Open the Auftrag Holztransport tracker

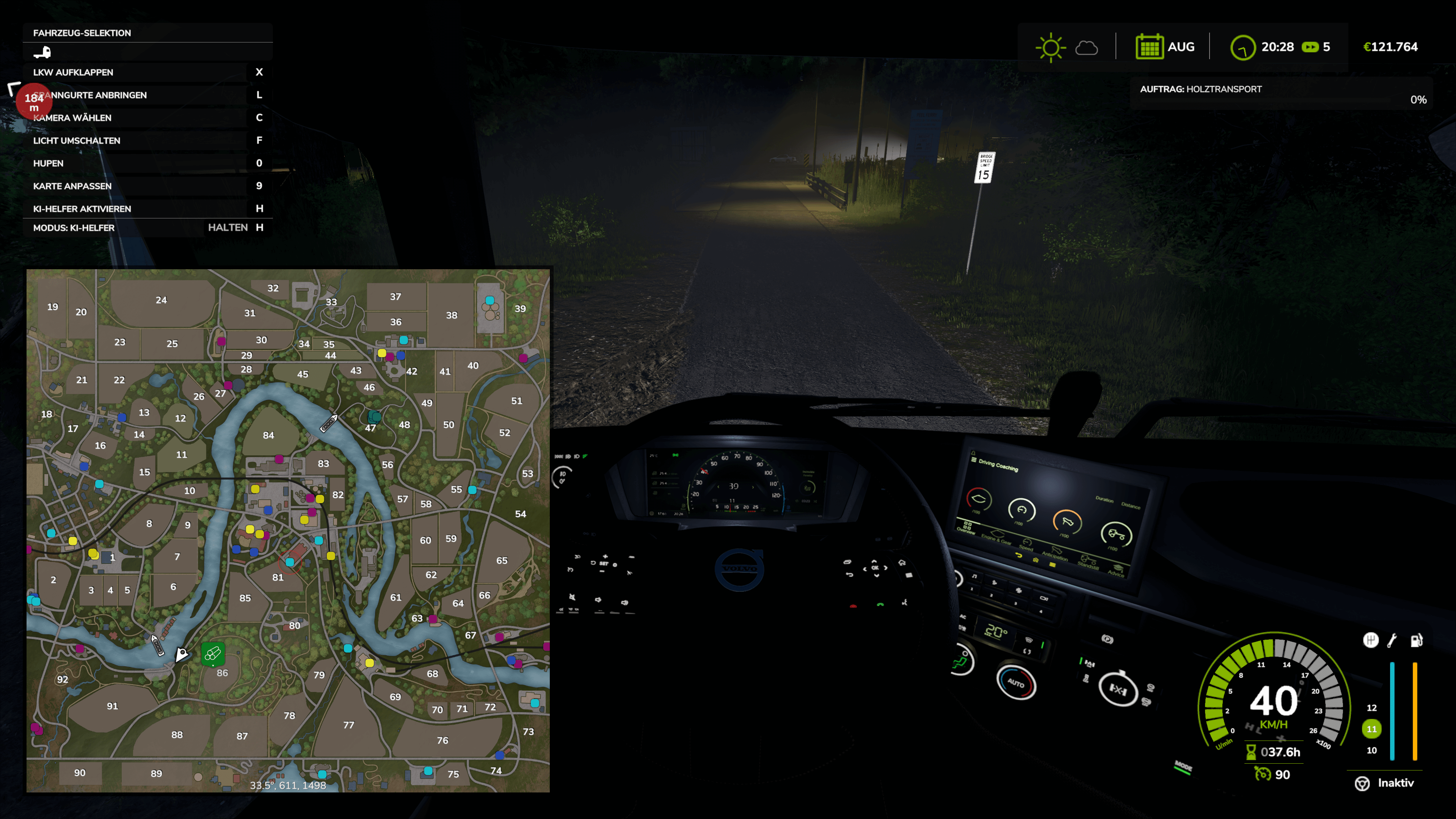coord(1280,94)
